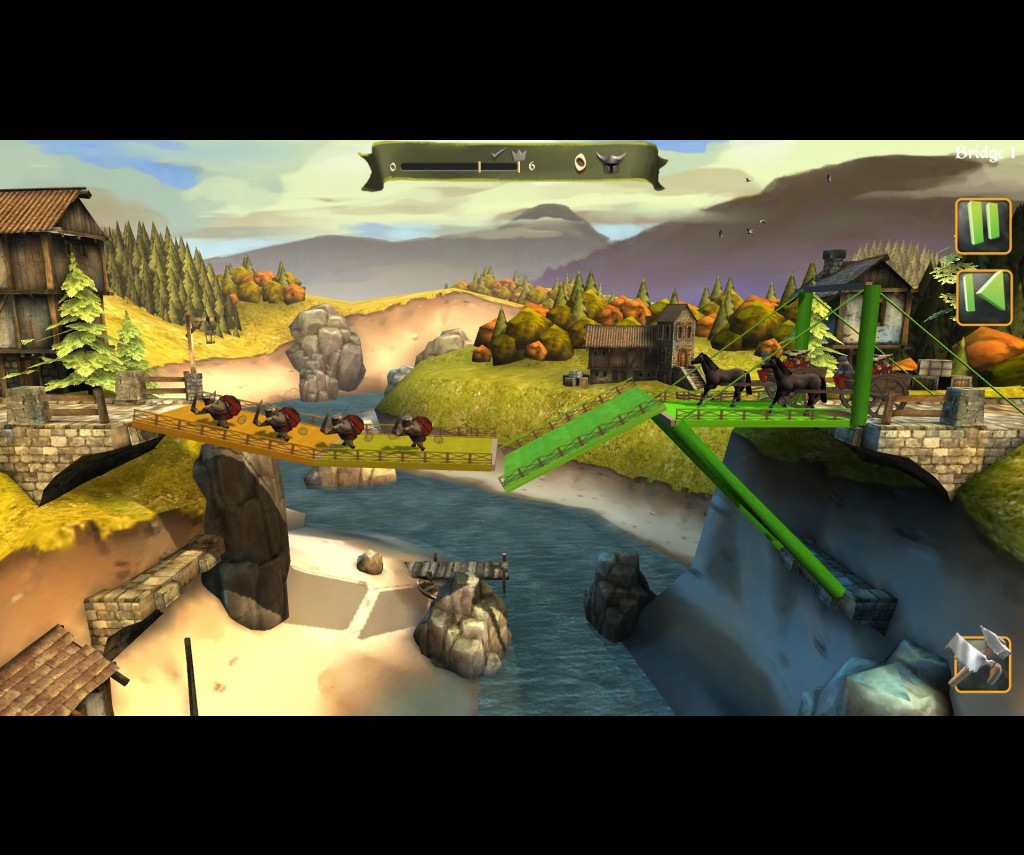Rewind to the building phase
Viewport: 1024px width, 855px height.
[x=984, y=297]
